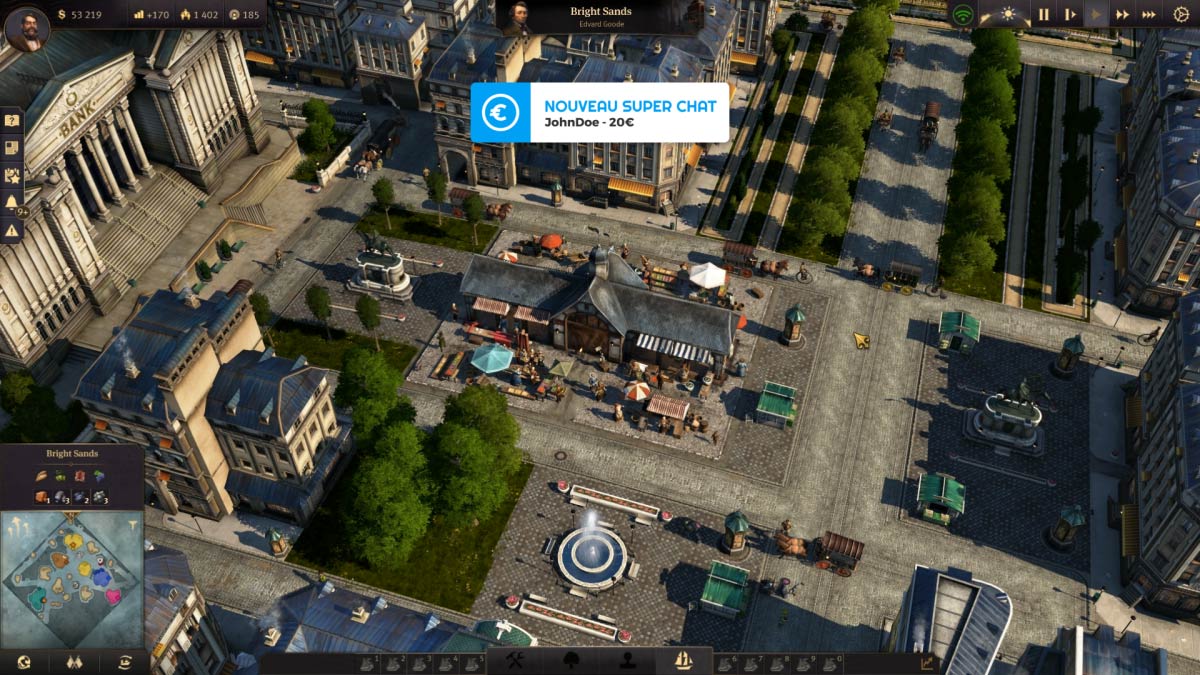Open the population figure tab
Viewport: 1200px width, 675px height.
coord(628,661)
